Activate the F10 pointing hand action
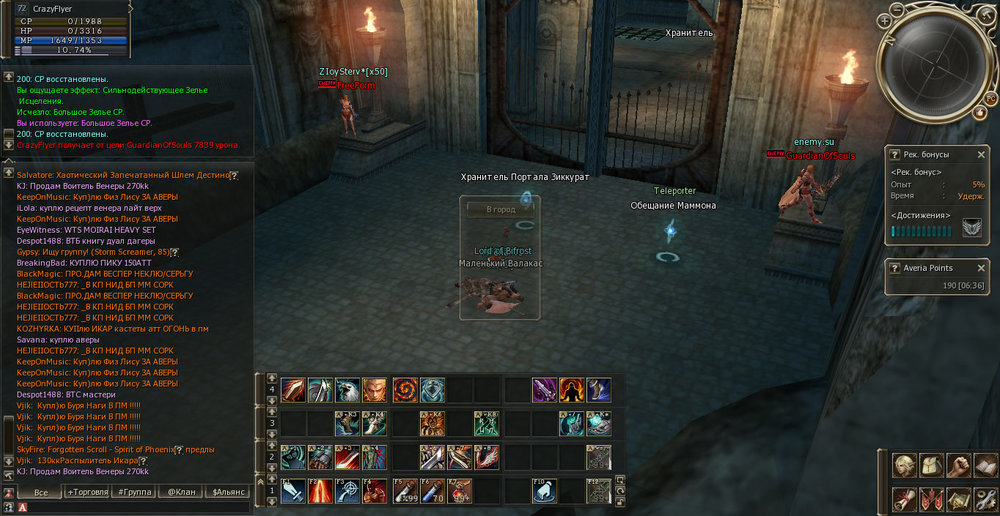This screenshot has width=1000, height=516. pos(544,491)
